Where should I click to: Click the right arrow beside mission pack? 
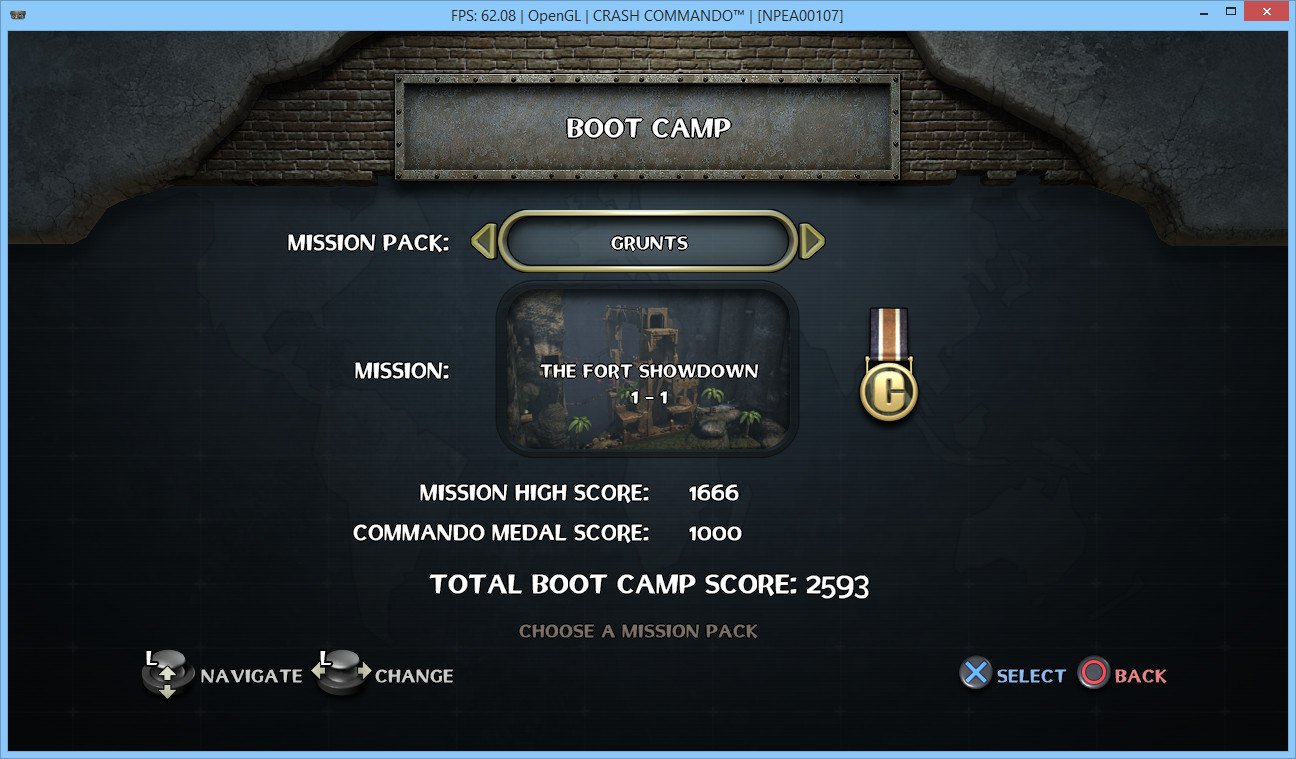812,241
